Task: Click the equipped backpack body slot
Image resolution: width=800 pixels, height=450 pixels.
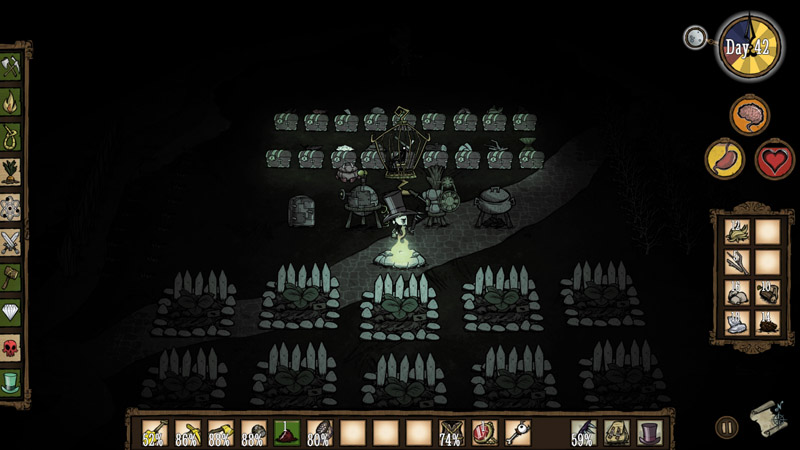Action: (616, 432)
